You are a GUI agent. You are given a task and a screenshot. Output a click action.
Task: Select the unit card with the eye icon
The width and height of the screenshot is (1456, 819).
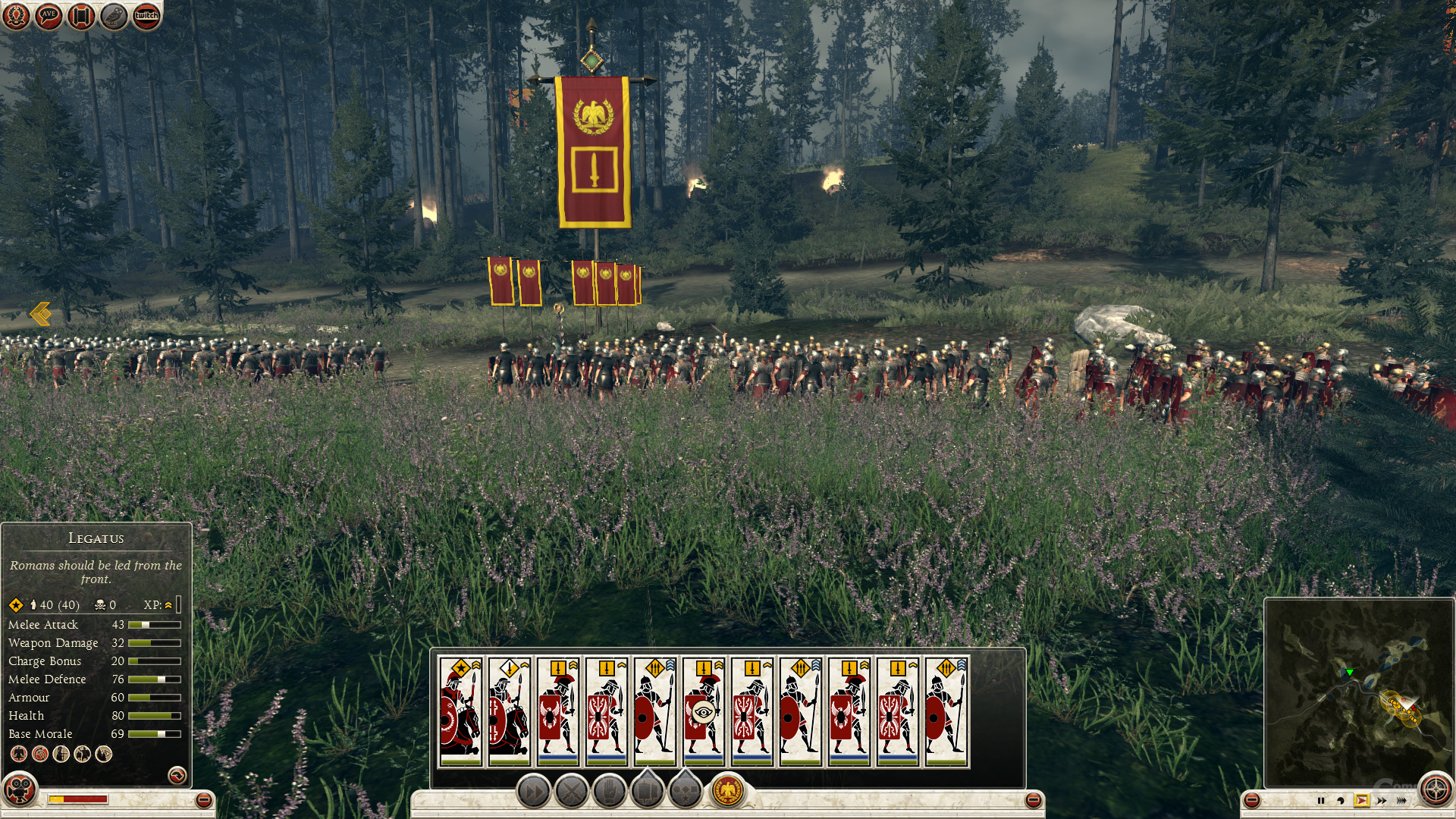point(704,711)
